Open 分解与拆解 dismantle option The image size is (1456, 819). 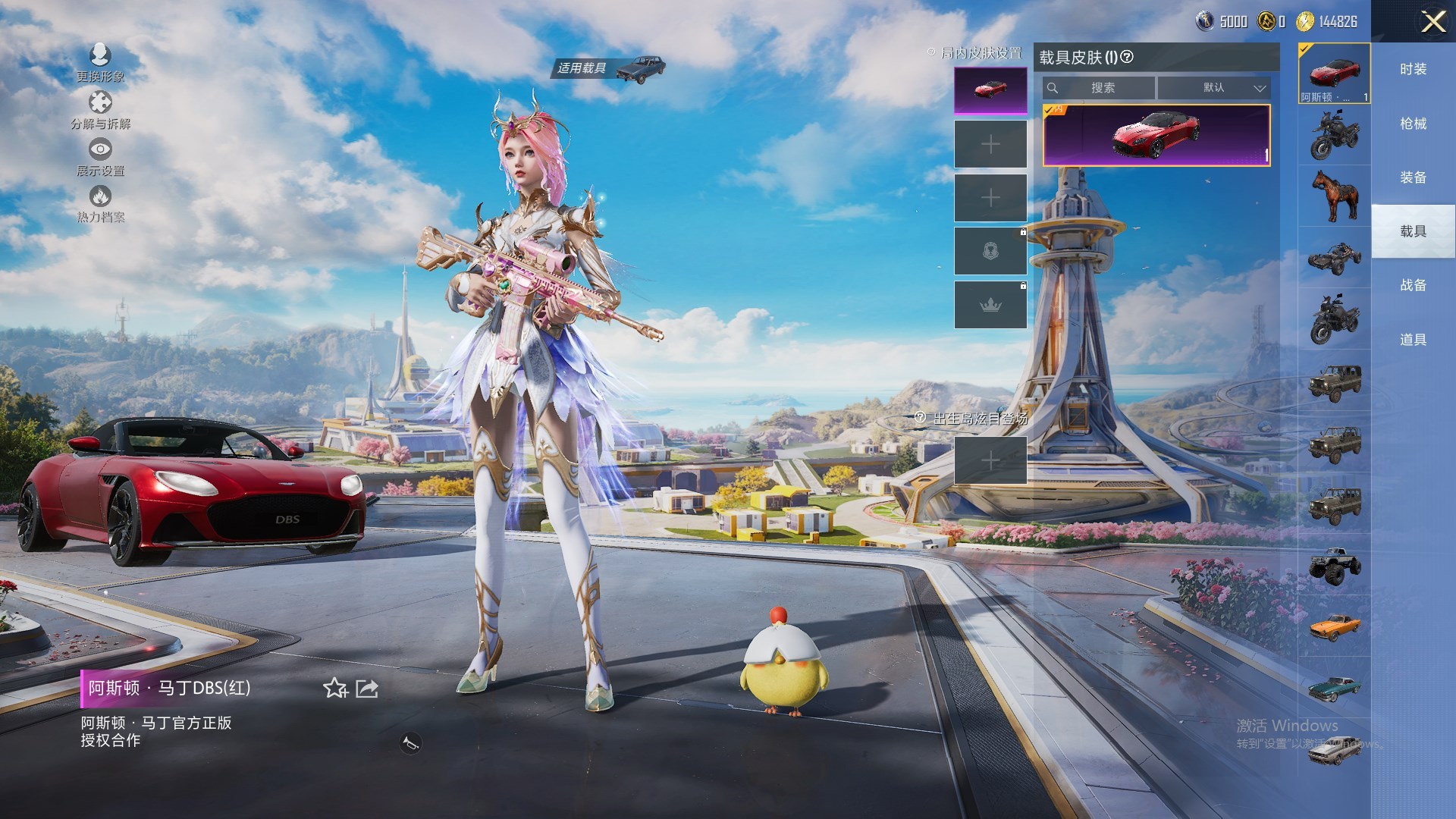click(100, 109)
